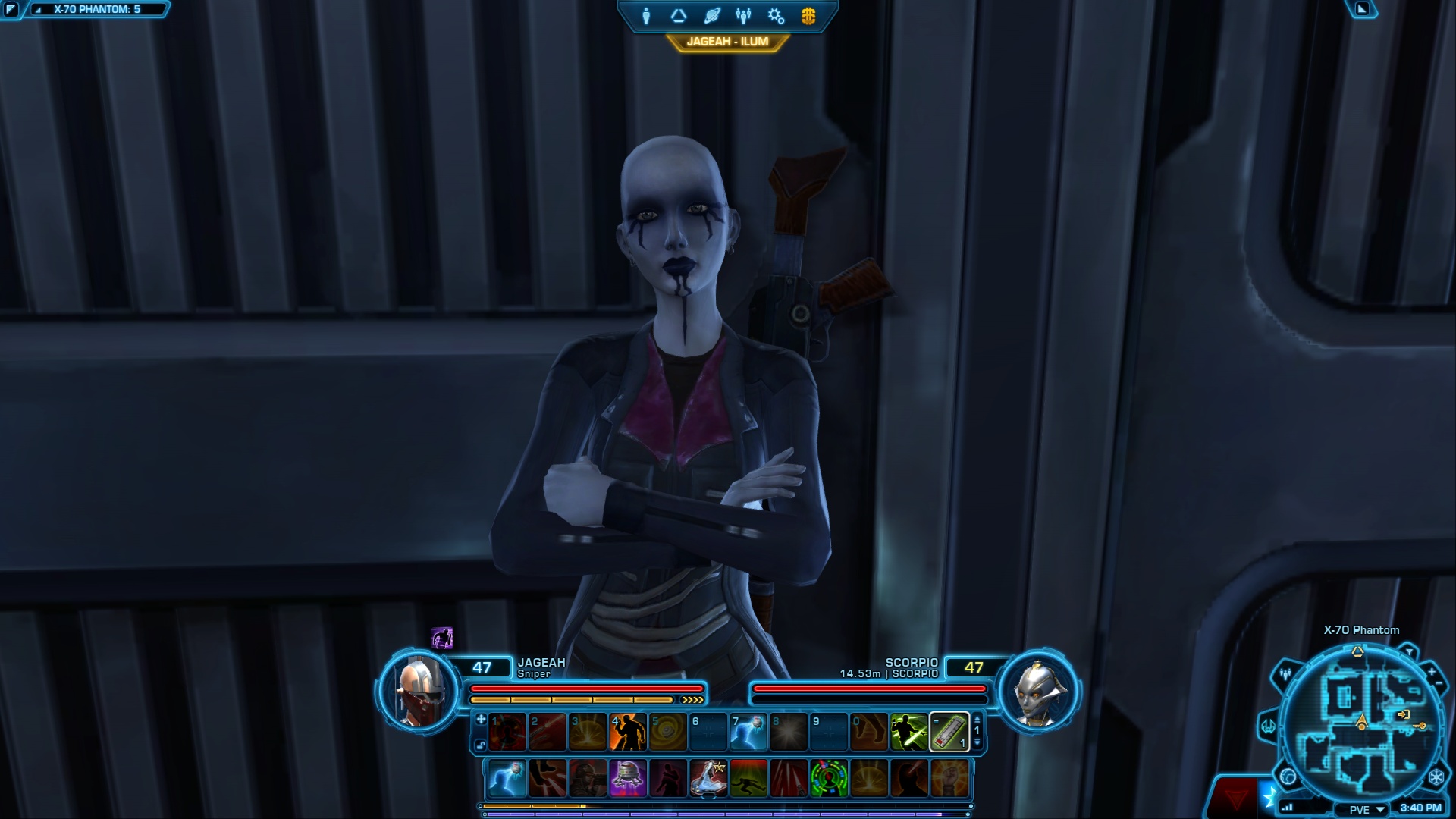This screenshot has height=819, width=1456.
Task: Use the medpac item in the quickbar
Action: (x=949, y=732)
